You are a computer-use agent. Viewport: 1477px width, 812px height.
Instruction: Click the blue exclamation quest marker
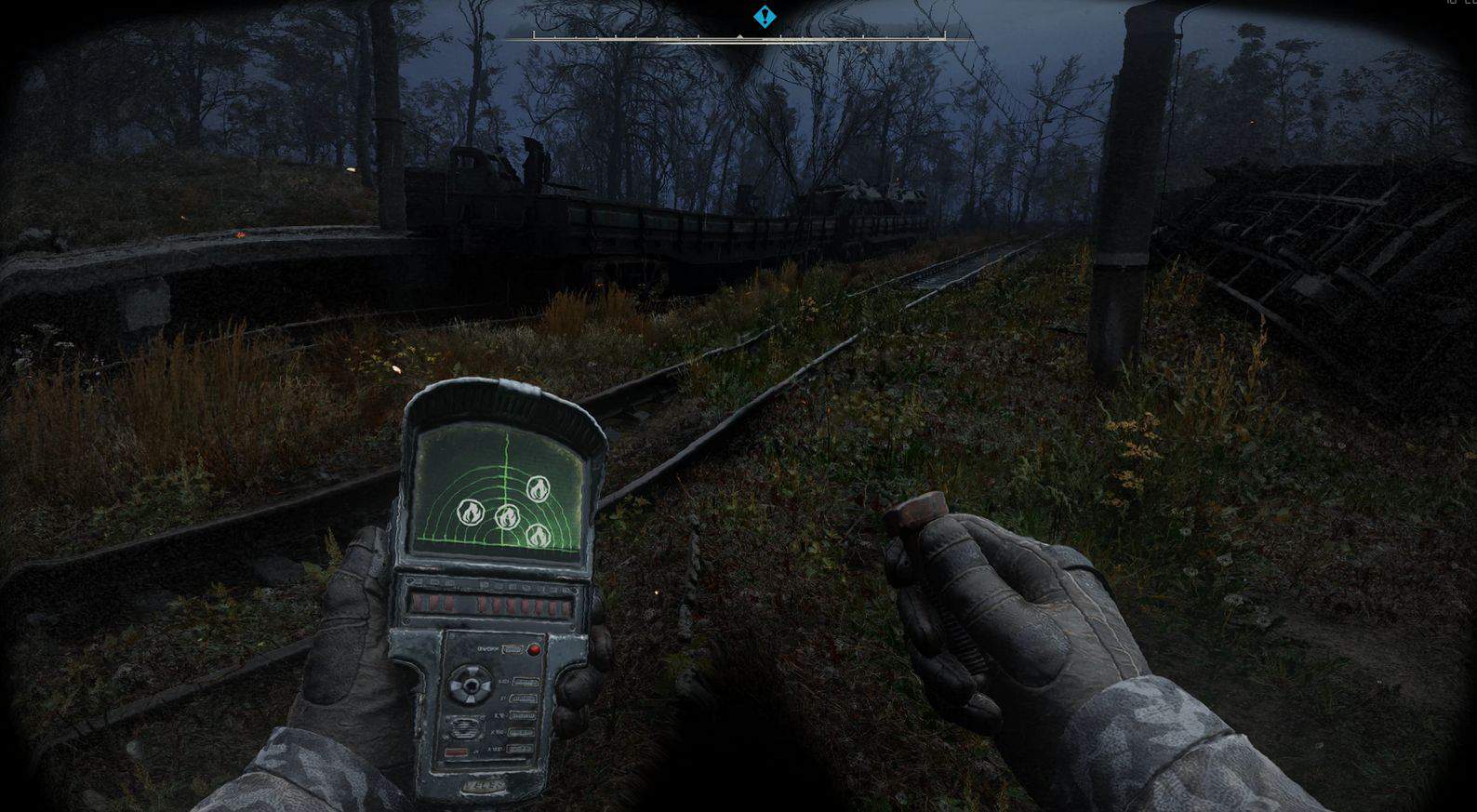point(765,16)
